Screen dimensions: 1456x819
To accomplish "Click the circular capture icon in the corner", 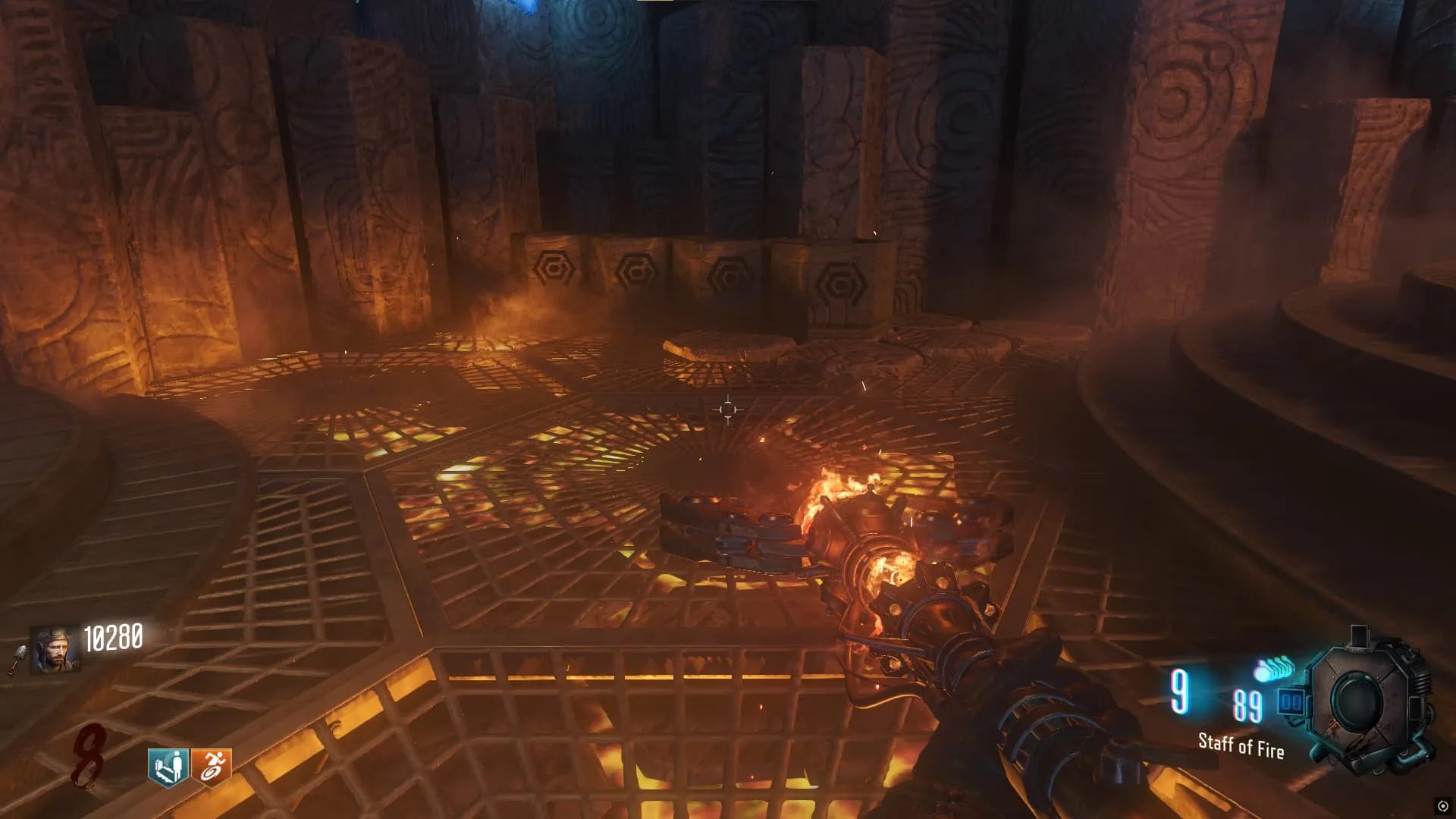I will coord(1442,806).
